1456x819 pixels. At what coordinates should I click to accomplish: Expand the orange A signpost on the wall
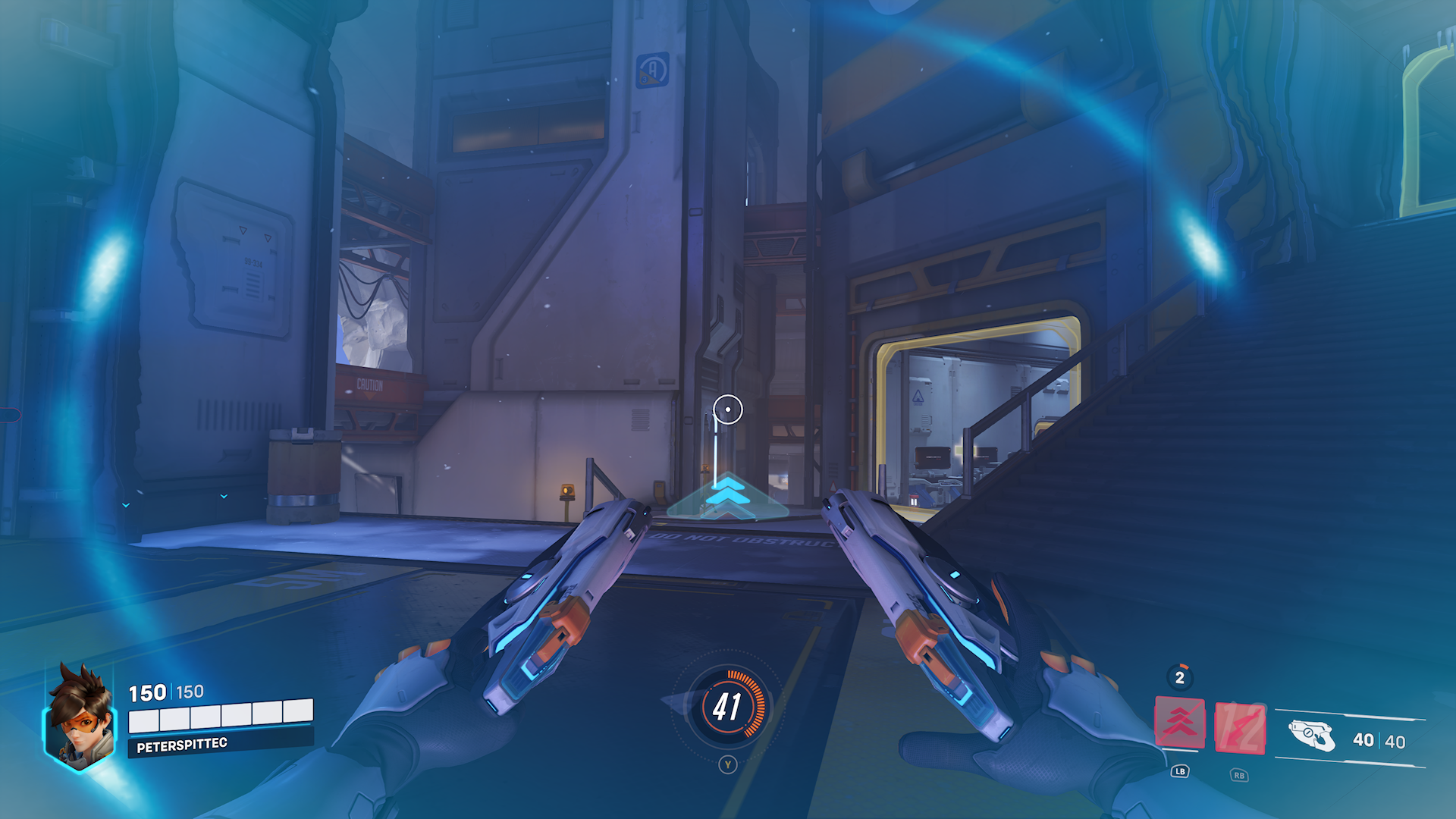click(654, 69)
